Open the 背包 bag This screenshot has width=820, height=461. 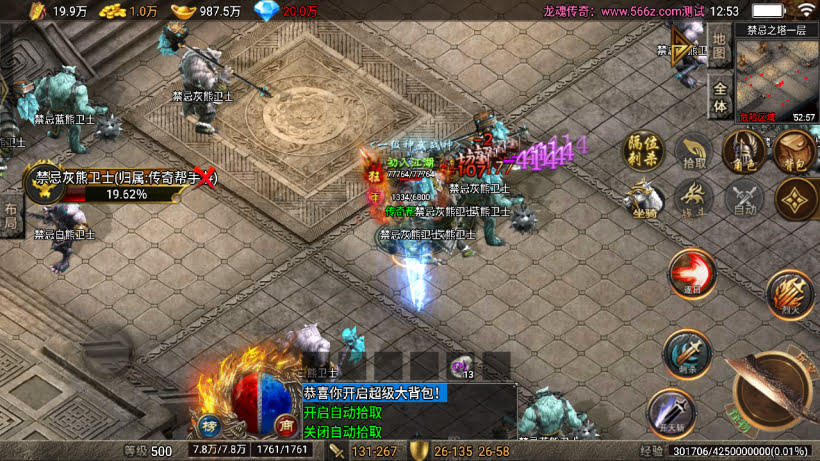click(793, 152)
